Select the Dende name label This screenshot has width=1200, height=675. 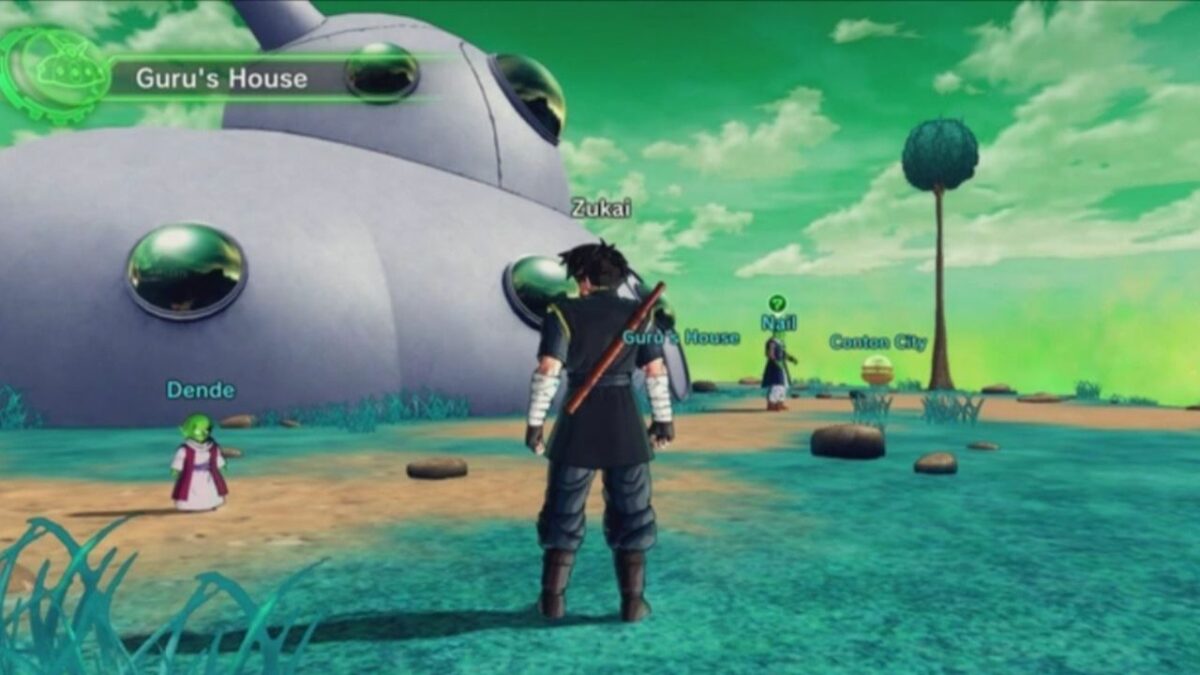(x=201, y=390)
